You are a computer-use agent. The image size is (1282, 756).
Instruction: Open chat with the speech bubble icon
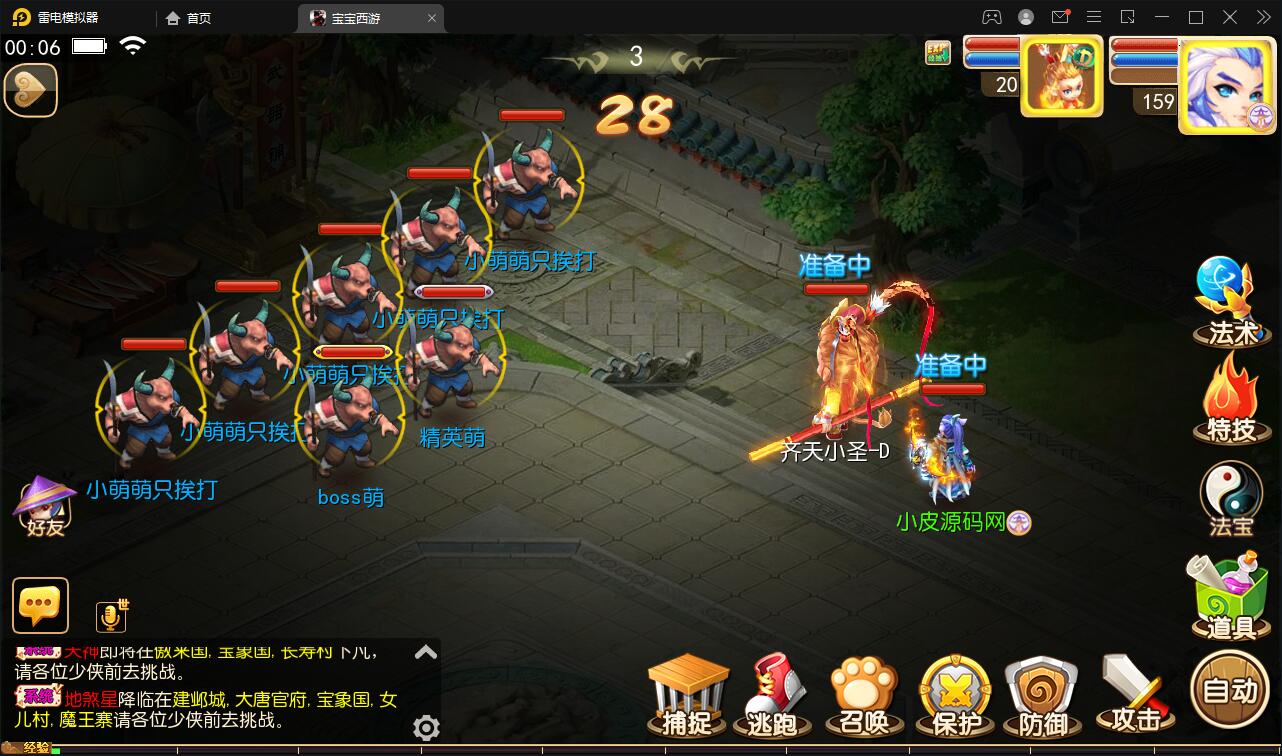click(x=40, y=606)
